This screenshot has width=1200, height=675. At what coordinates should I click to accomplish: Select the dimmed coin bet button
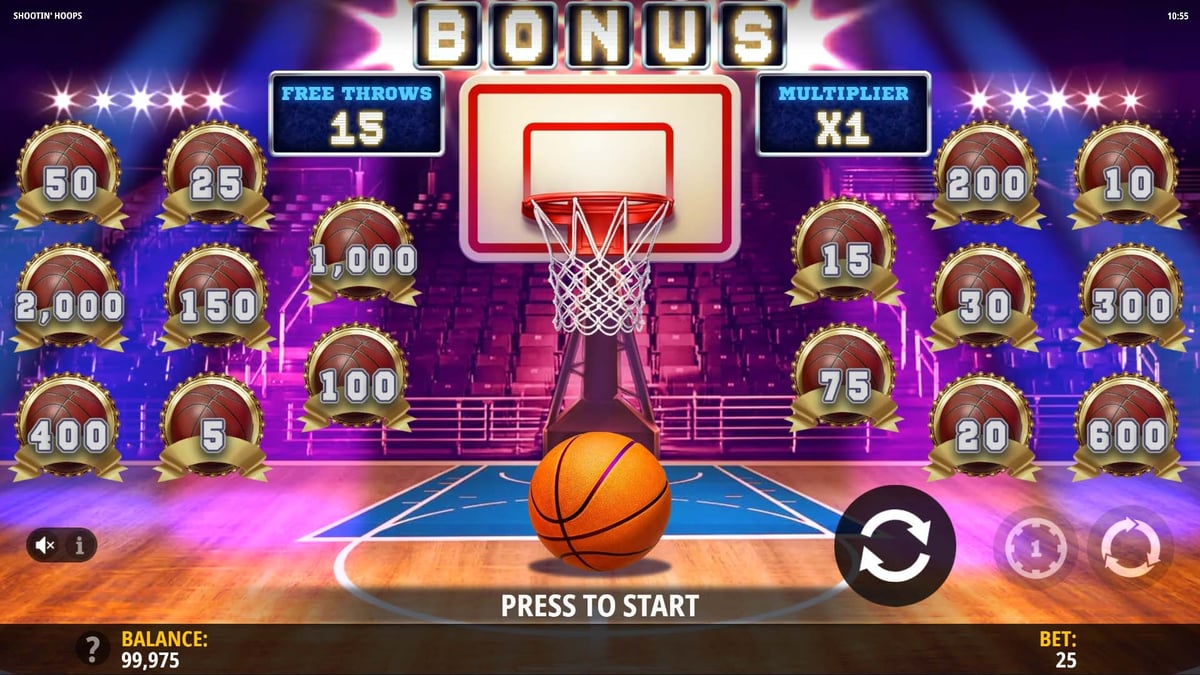pos(1035,548)
